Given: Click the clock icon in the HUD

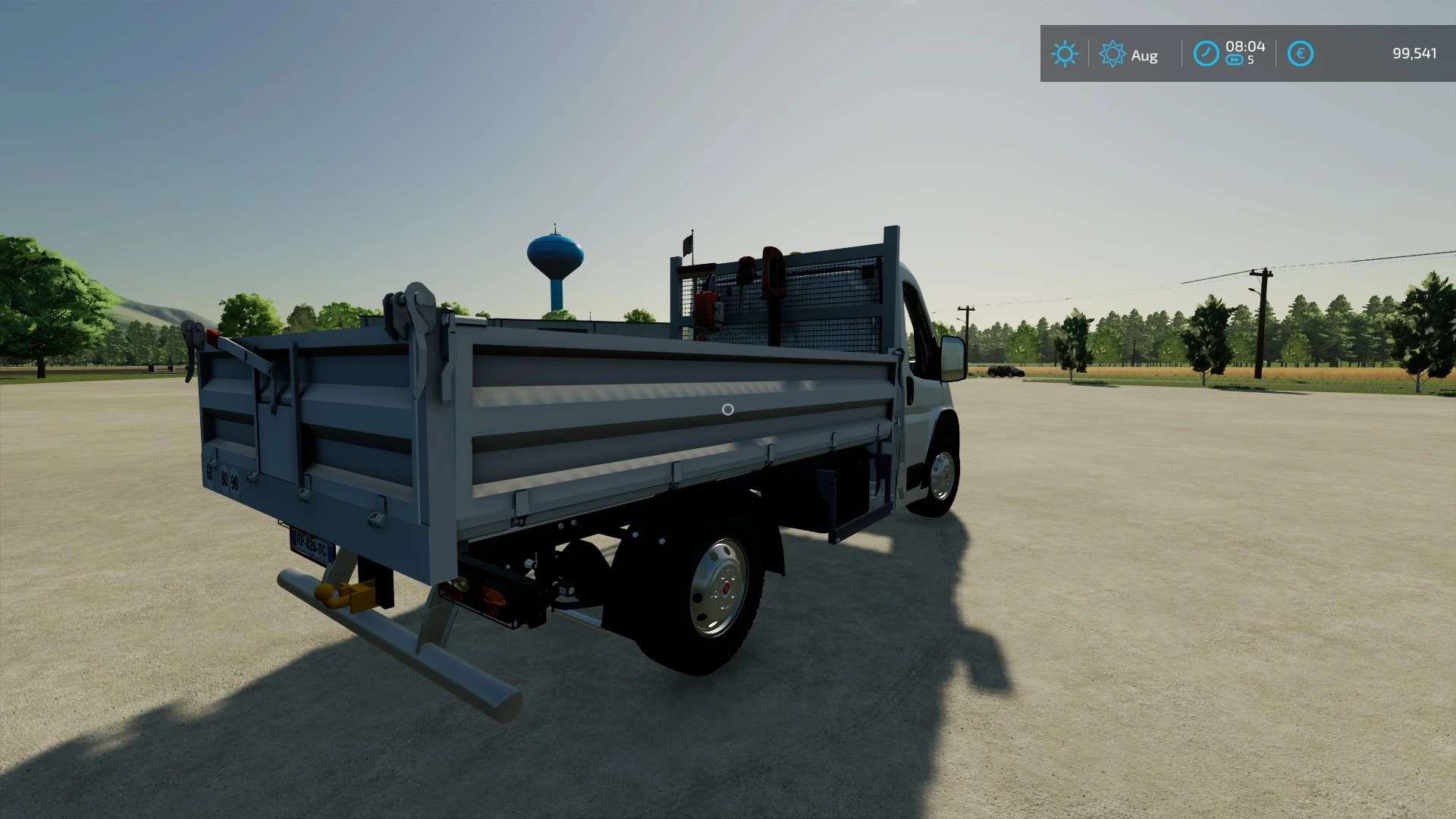Looking at the screenshot, I should (x=1207, y=54).
